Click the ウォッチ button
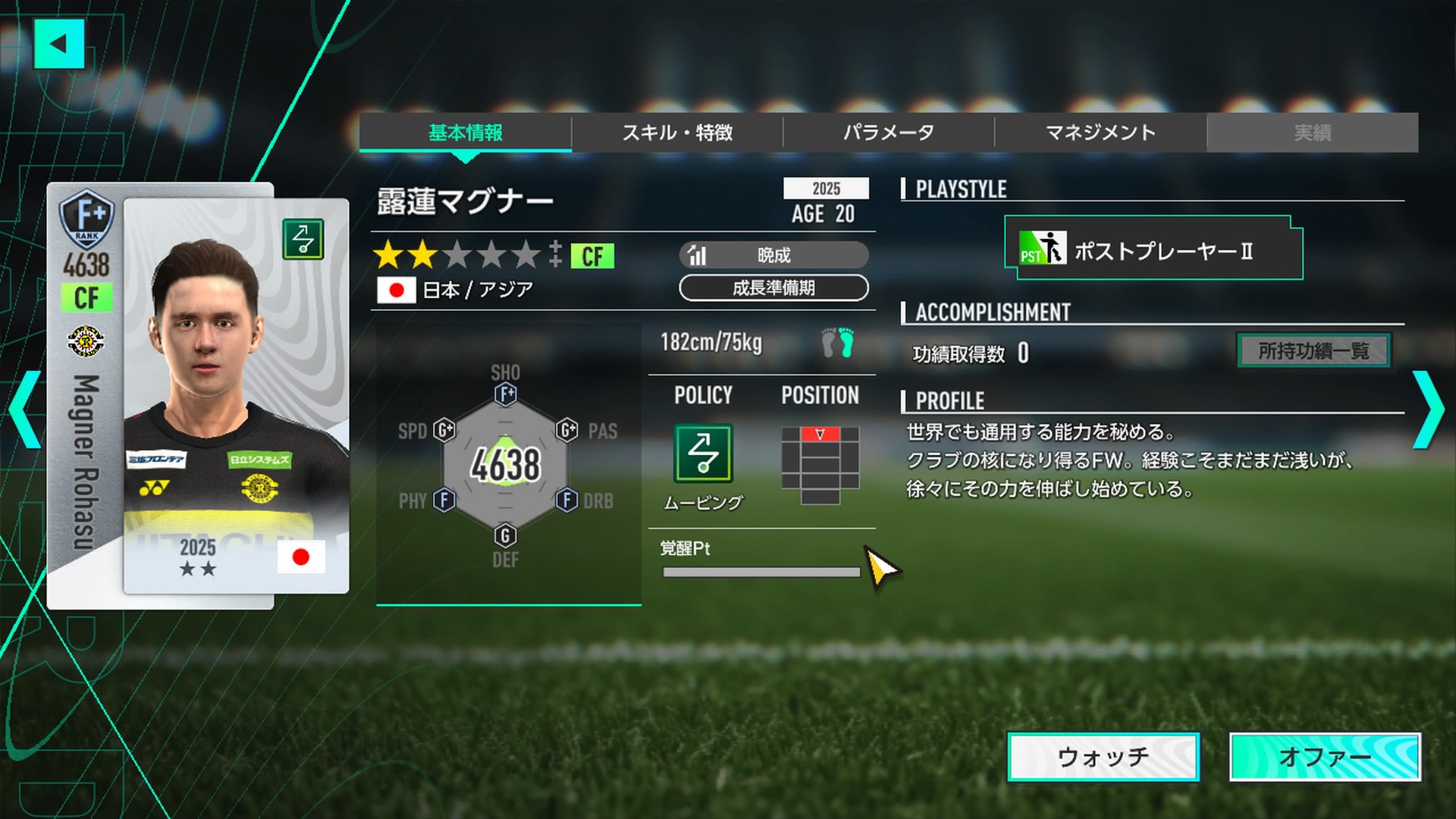Image resolution: width=1456 pixels, height=819 pixels. [1103, 756]
